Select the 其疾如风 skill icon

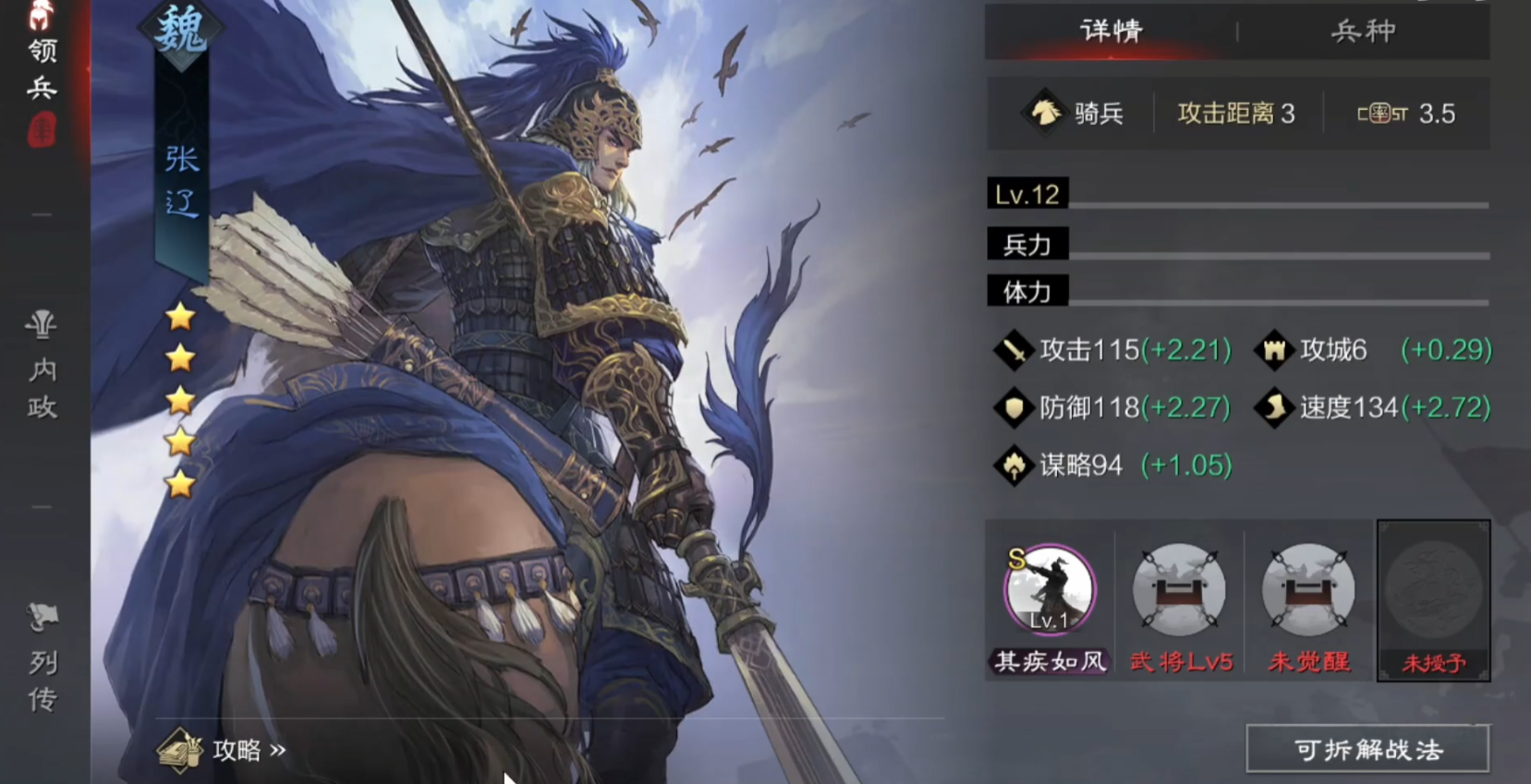pos(1050,591)
